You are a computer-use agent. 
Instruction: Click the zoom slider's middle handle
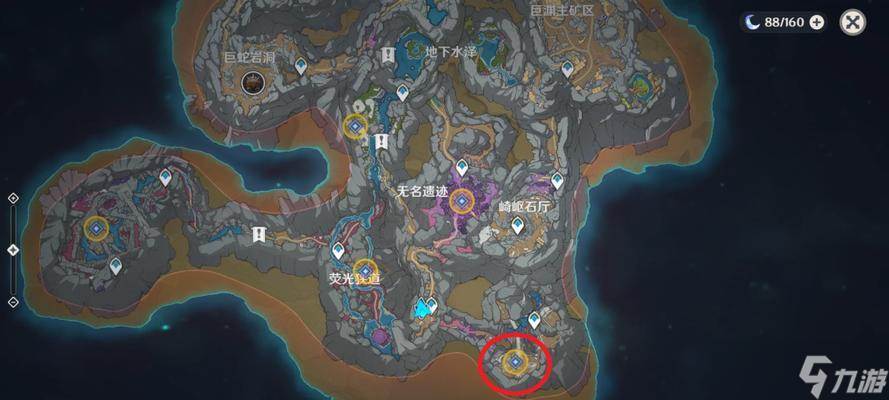tap(13, 249)
